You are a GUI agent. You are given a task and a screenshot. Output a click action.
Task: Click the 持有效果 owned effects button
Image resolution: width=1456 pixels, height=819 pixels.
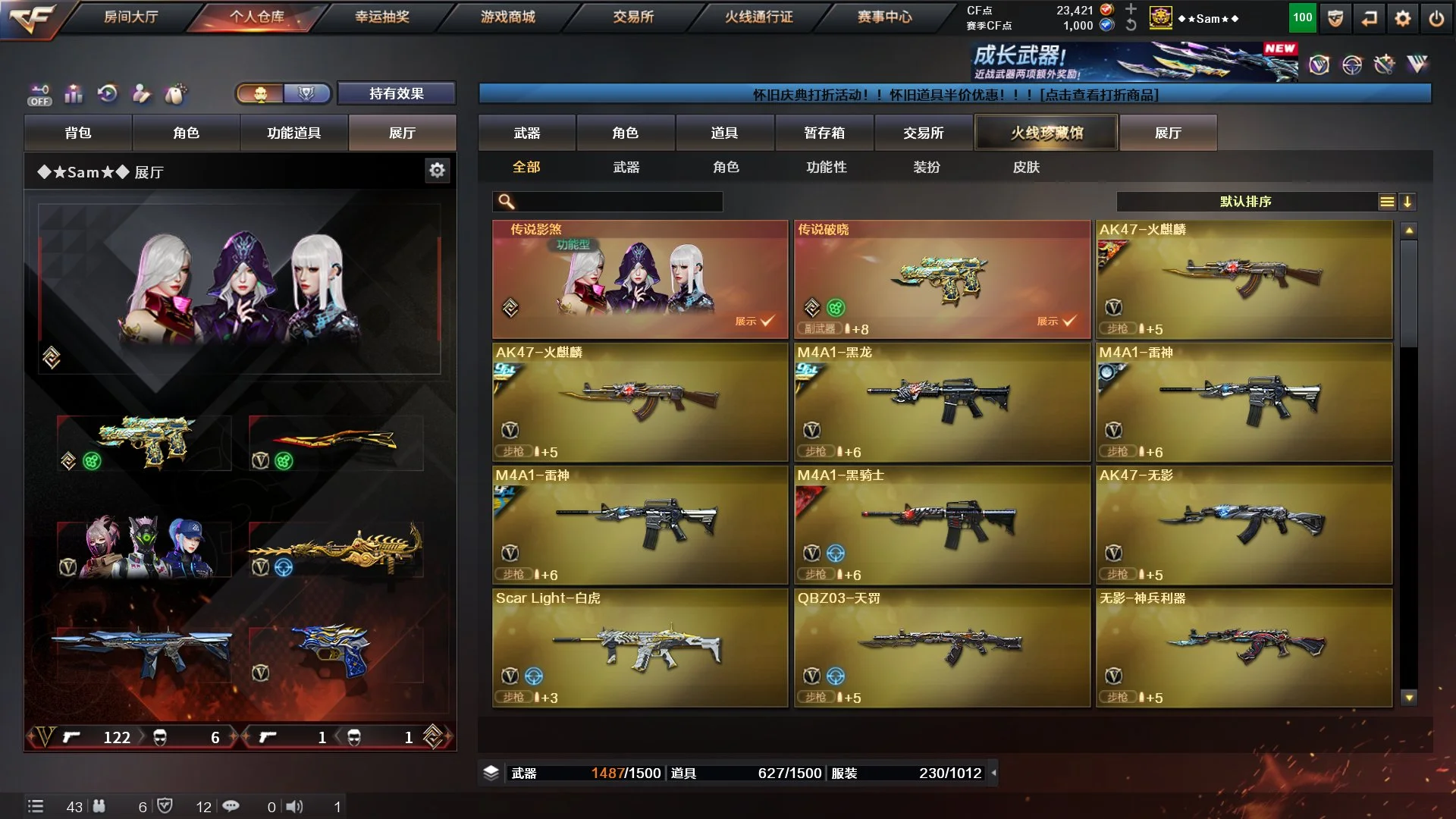396,93
